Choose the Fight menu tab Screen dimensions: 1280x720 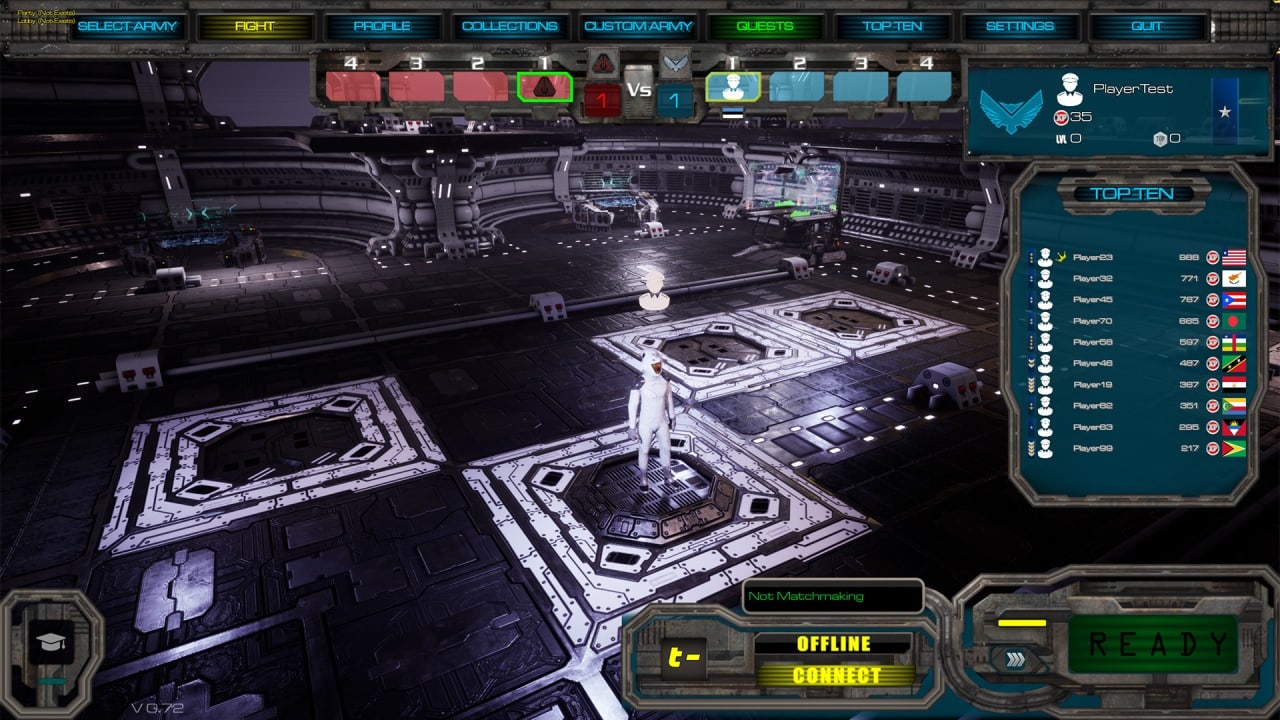click(x=254, y=26)
